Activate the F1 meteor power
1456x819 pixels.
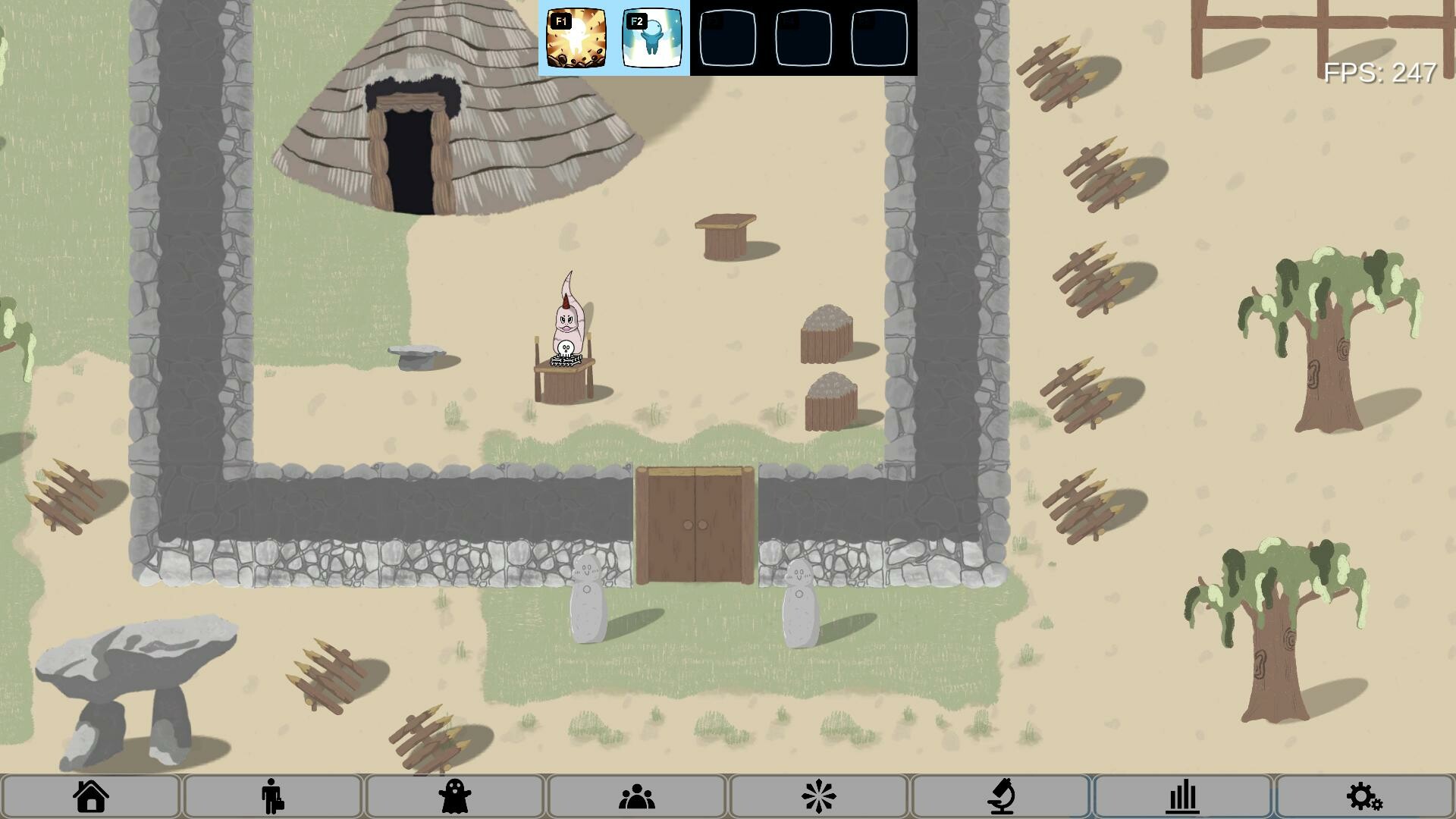pos(576,37)
